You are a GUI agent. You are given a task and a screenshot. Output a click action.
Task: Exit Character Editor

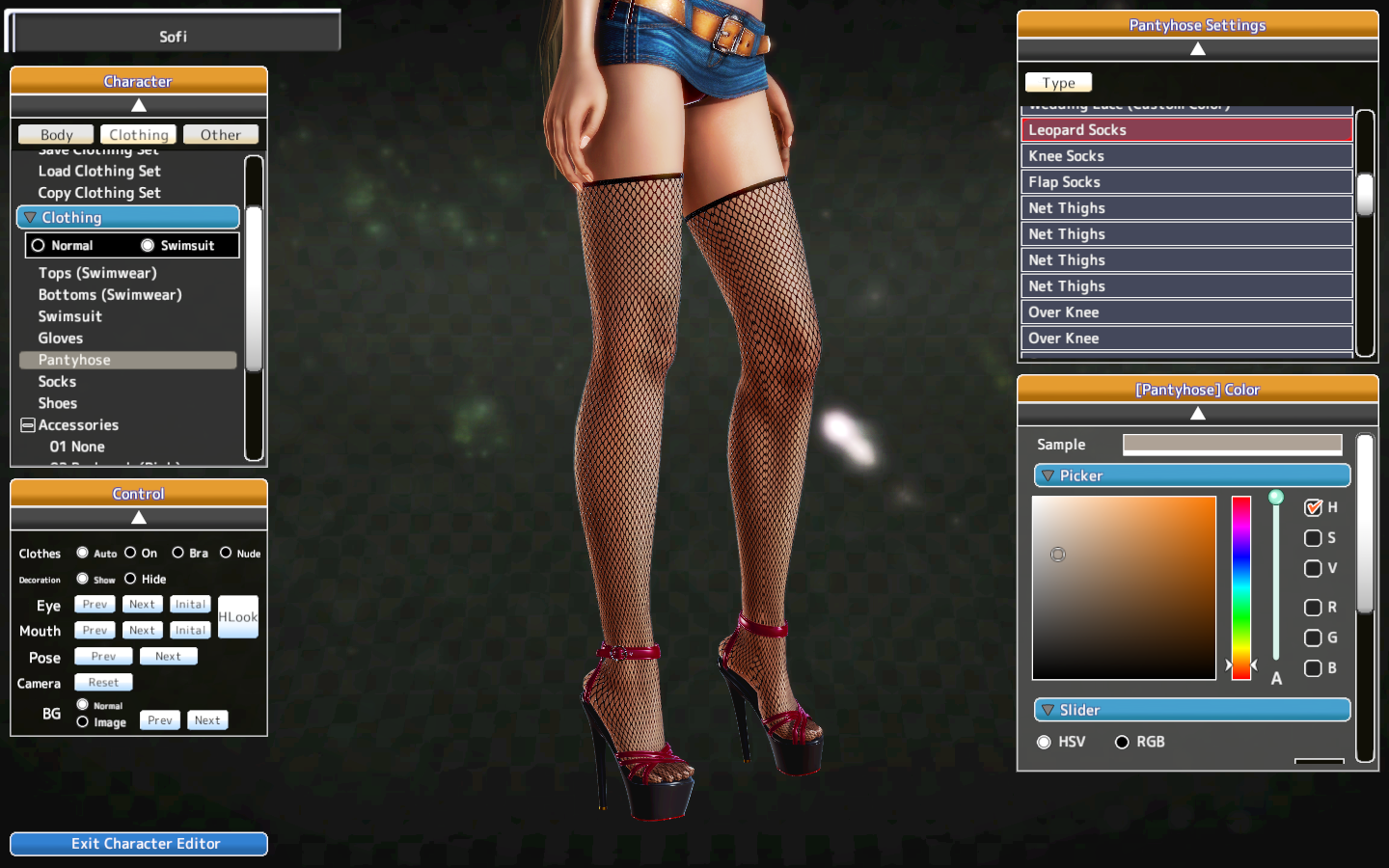[139, 844]
